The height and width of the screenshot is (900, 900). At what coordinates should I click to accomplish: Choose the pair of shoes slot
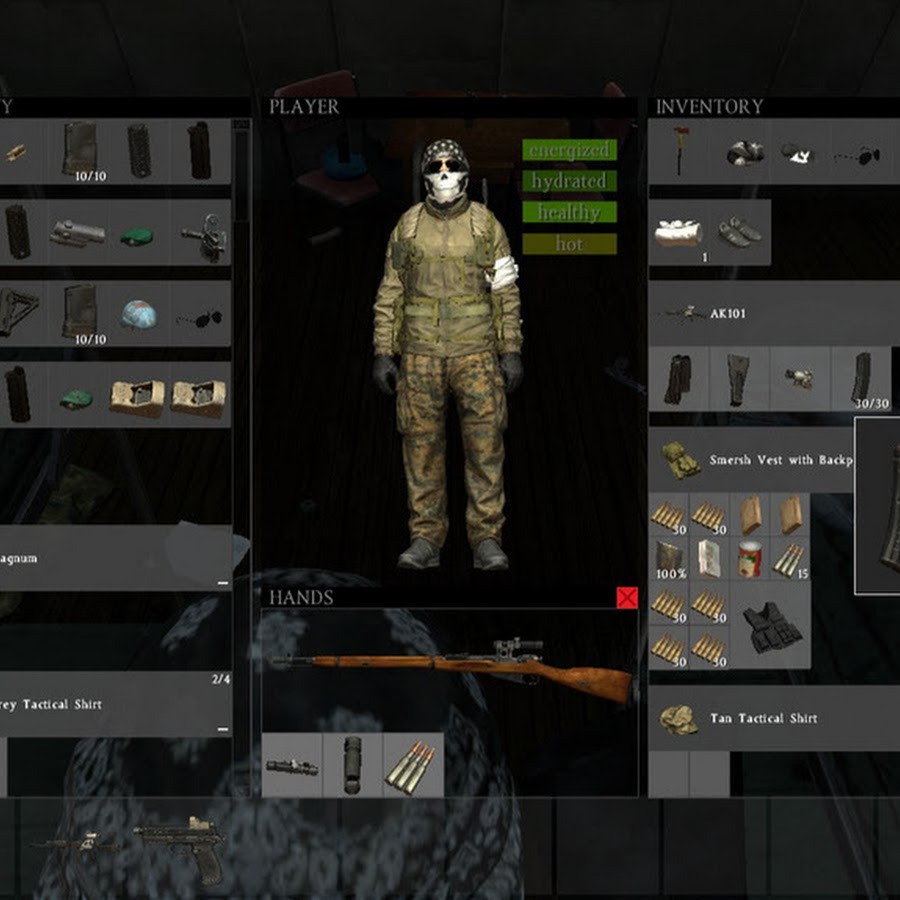(741, 232)
